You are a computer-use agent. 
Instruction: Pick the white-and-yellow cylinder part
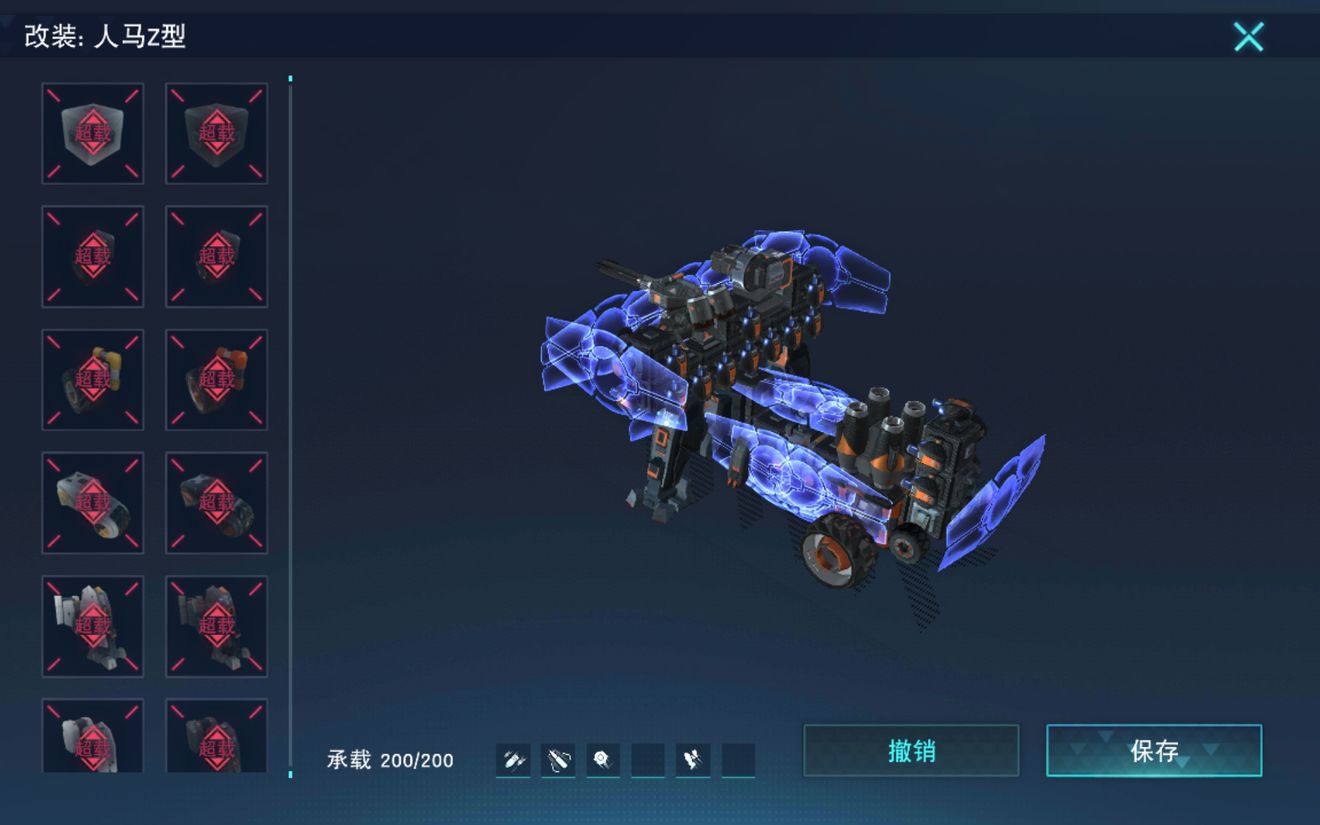pos(93,502)
